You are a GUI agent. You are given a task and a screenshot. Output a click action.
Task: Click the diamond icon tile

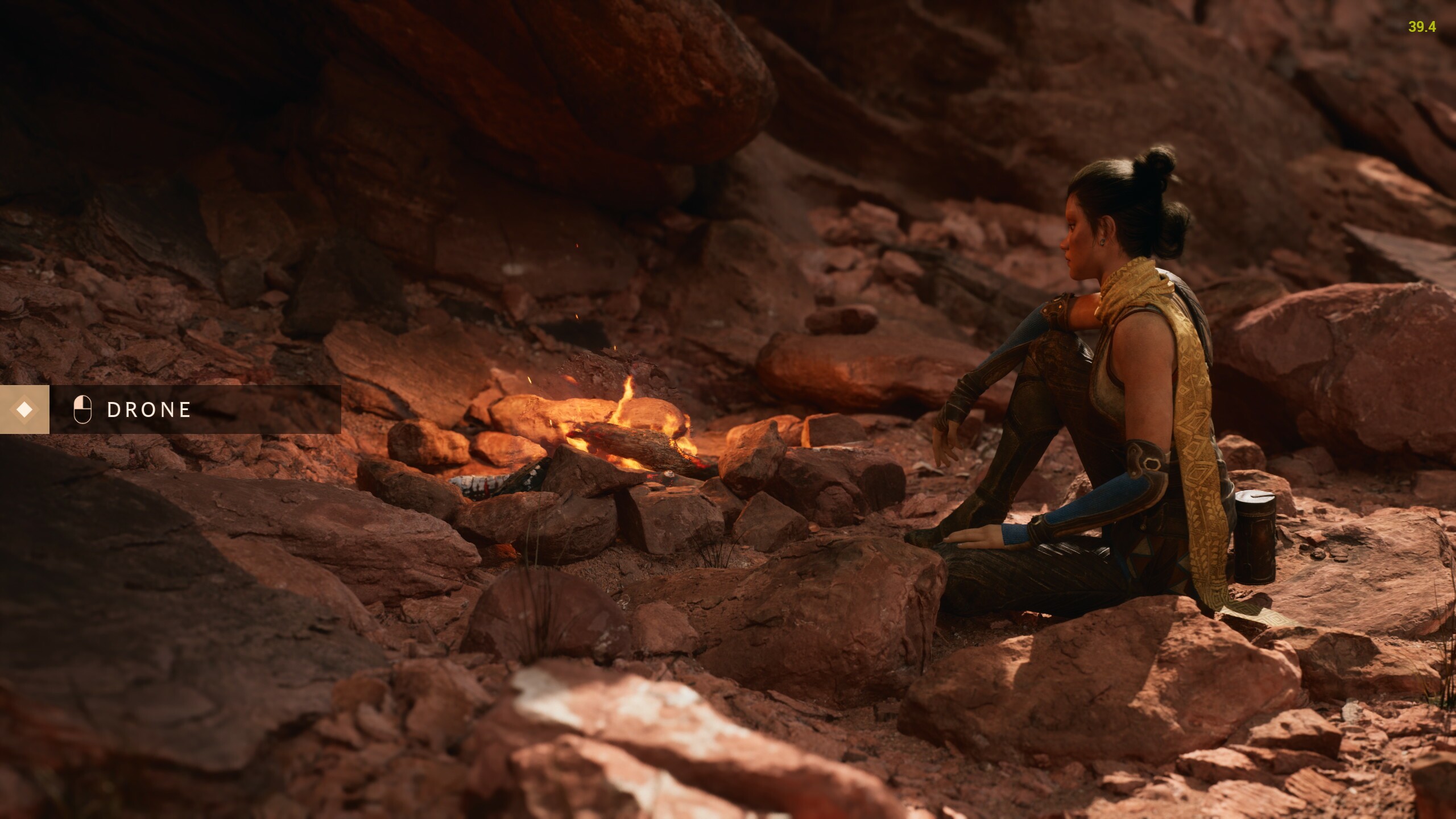(24, 409)
